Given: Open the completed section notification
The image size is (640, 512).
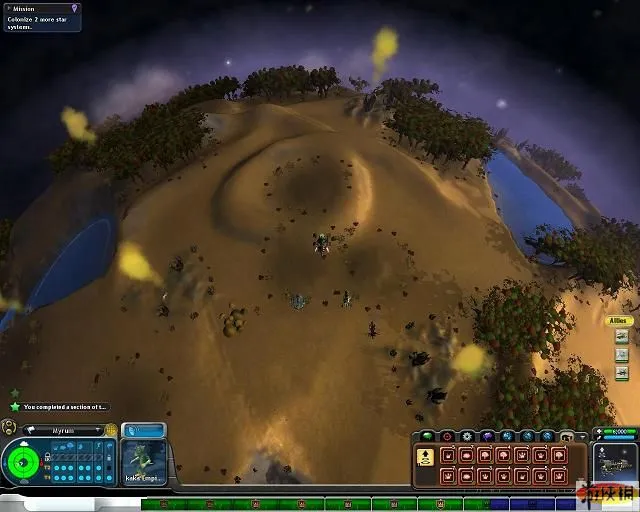Looking at the screenshot, I should click(60, 407).
